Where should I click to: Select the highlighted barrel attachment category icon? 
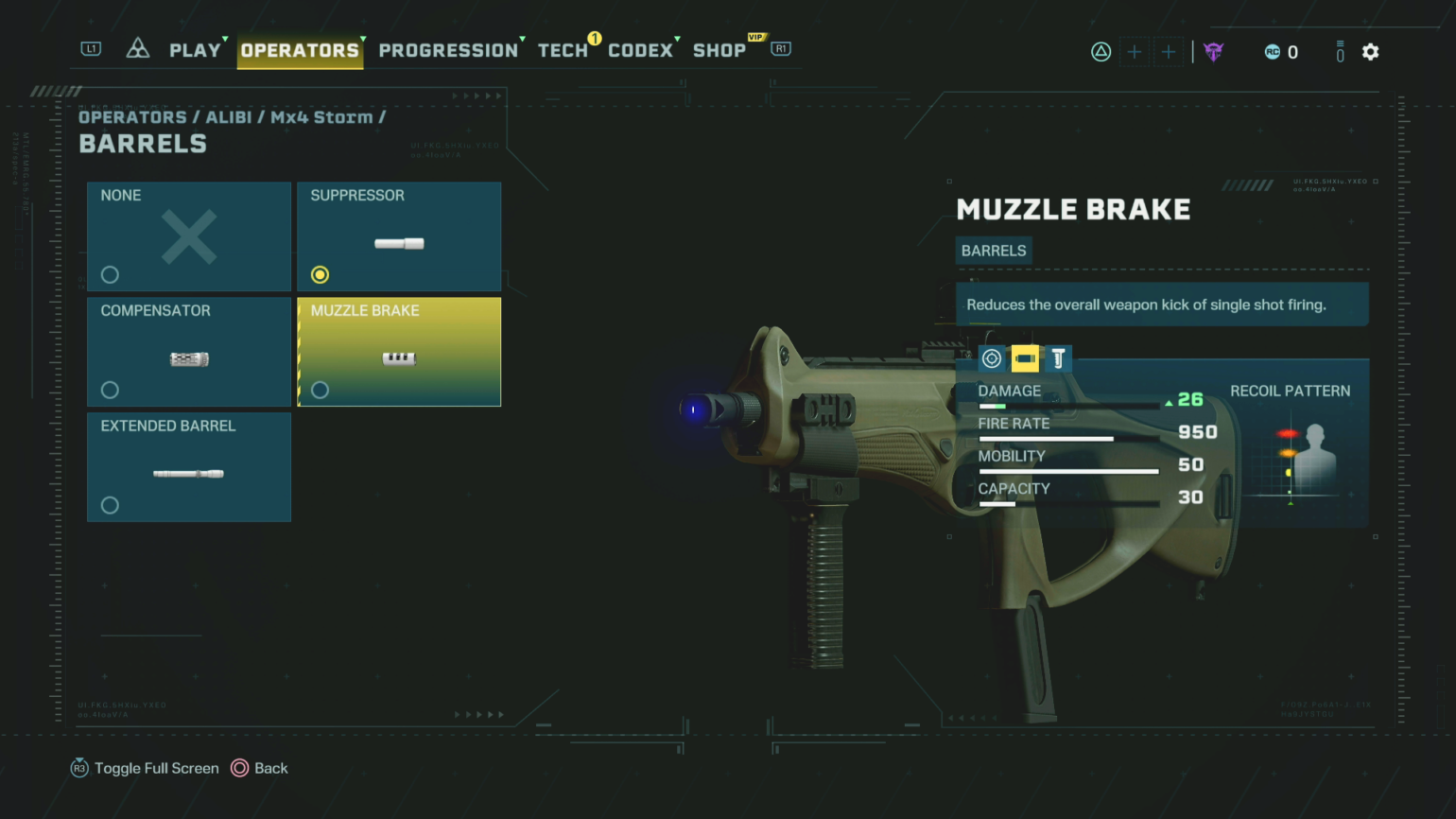point(1025,358)
